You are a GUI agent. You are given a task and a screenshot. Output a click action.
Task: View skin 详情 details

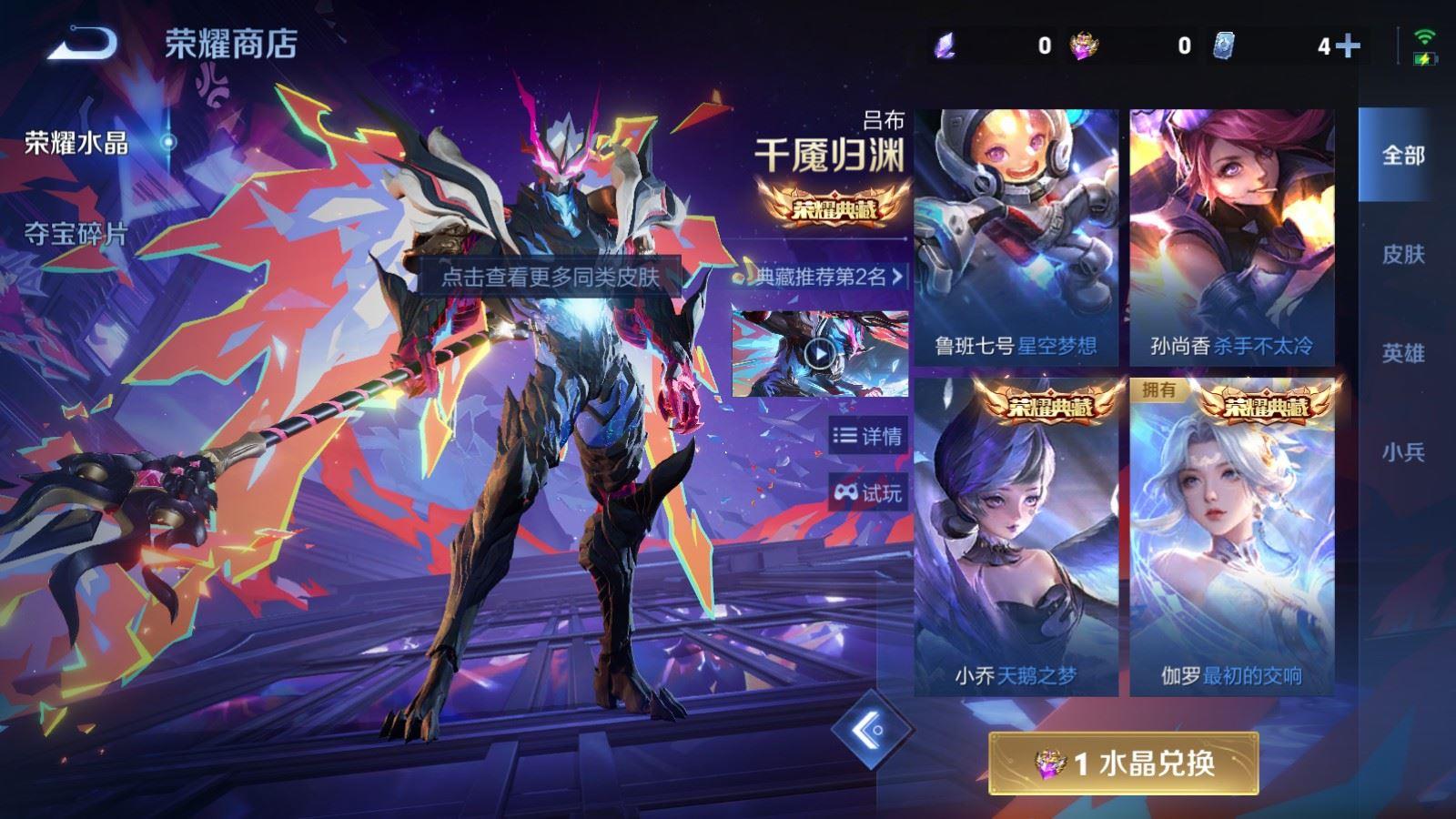click(867, 437)
